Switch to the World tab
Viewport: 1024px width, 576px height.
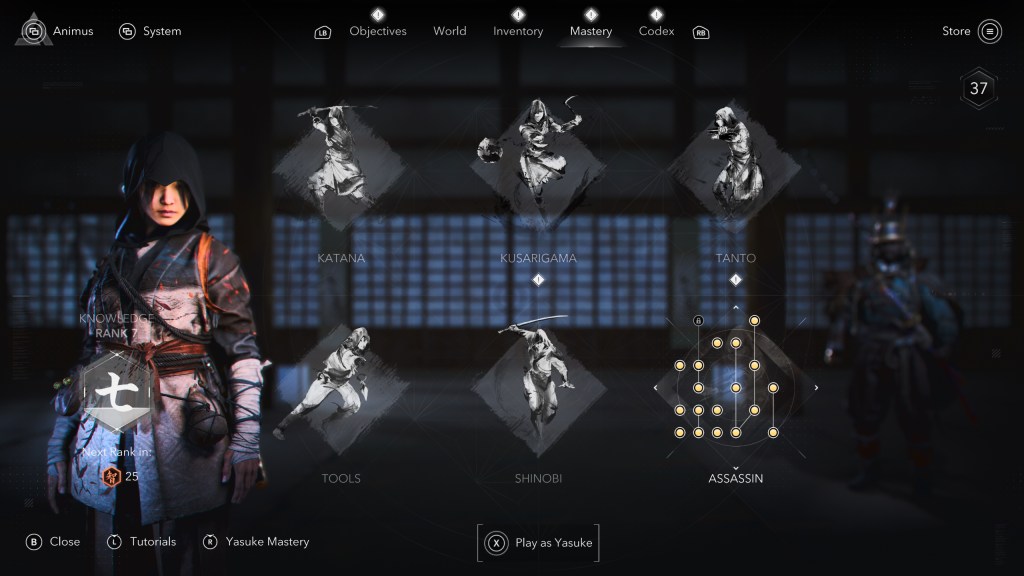point(449,31)
